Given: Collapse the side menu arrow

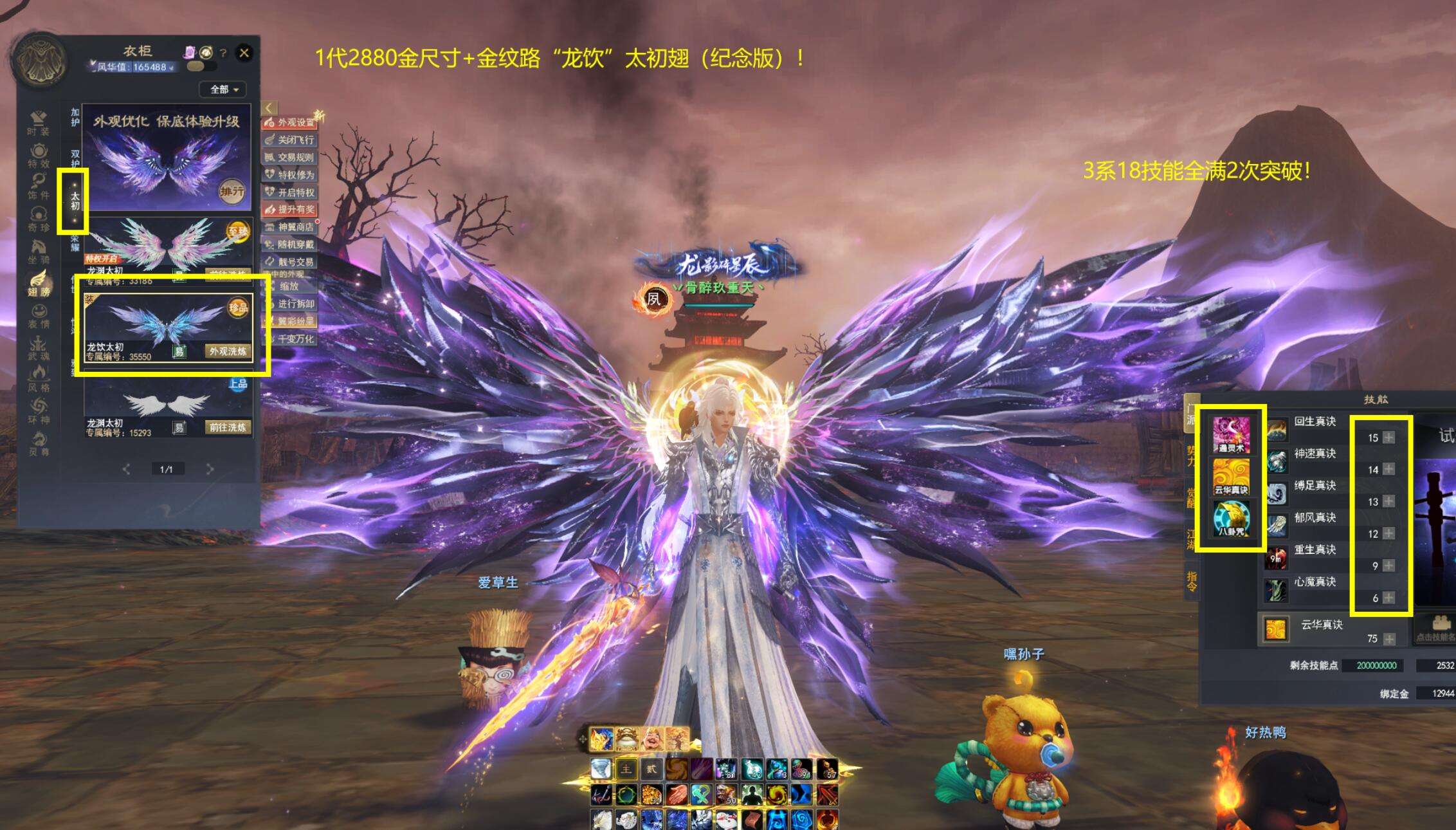Looking at the screenshot, I should click(x=269, y=108).
